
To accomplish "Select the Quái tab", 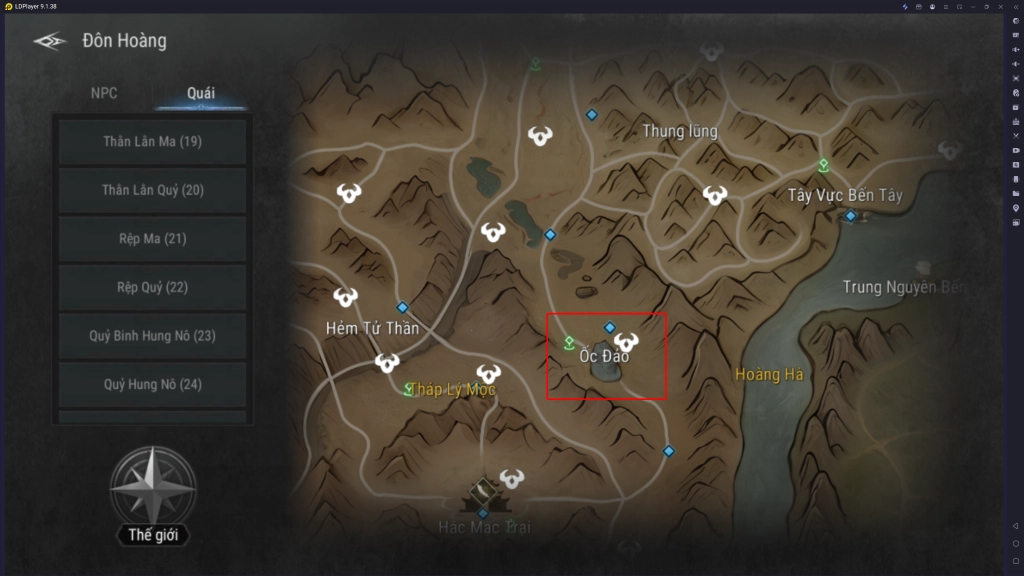I will (200, 93).
